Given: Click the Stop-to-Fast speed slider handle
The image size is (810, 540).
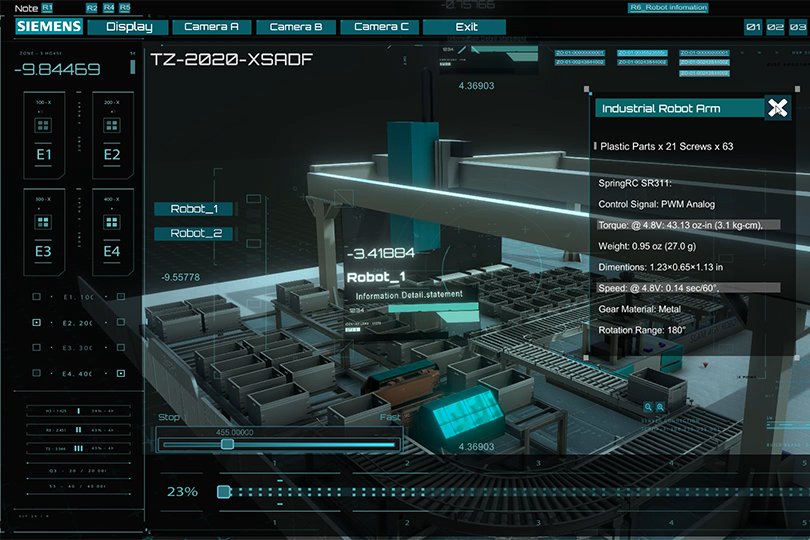Looking at the screenshot, I should pyautogui.click(x=227, y=444).
